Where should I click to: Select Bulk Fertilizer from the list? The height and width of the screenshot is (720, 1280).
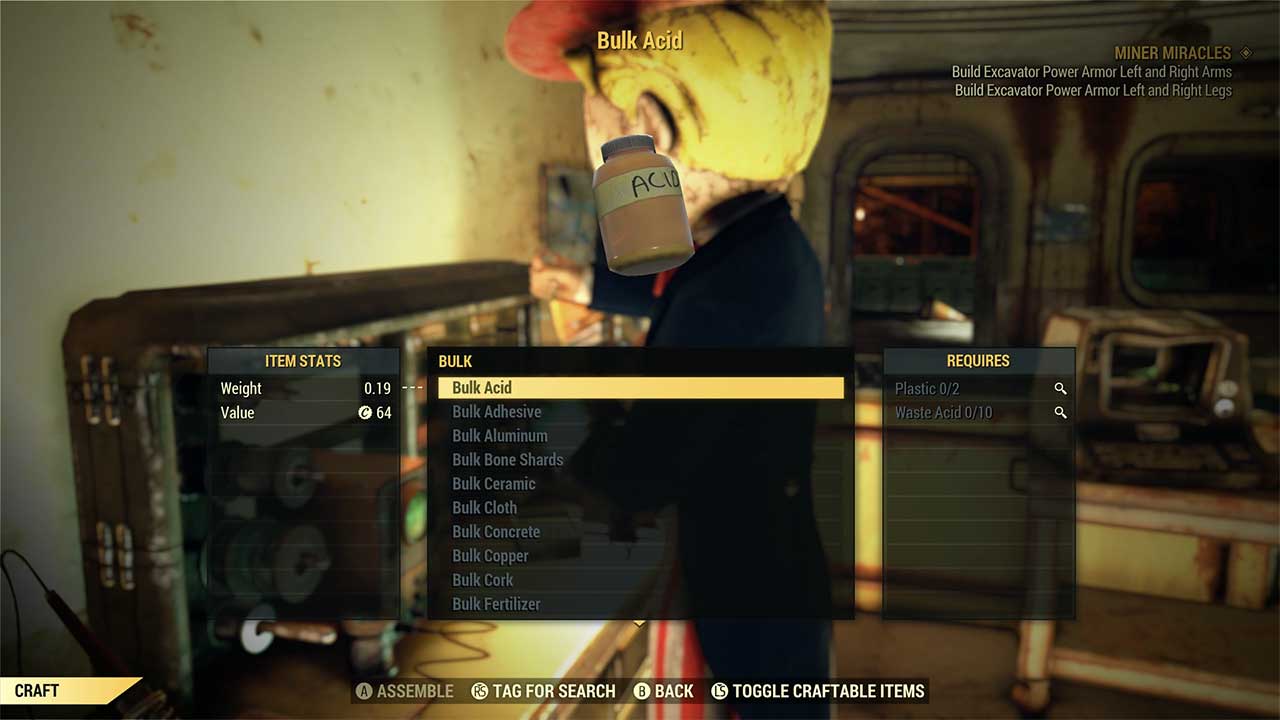point(498,603)
